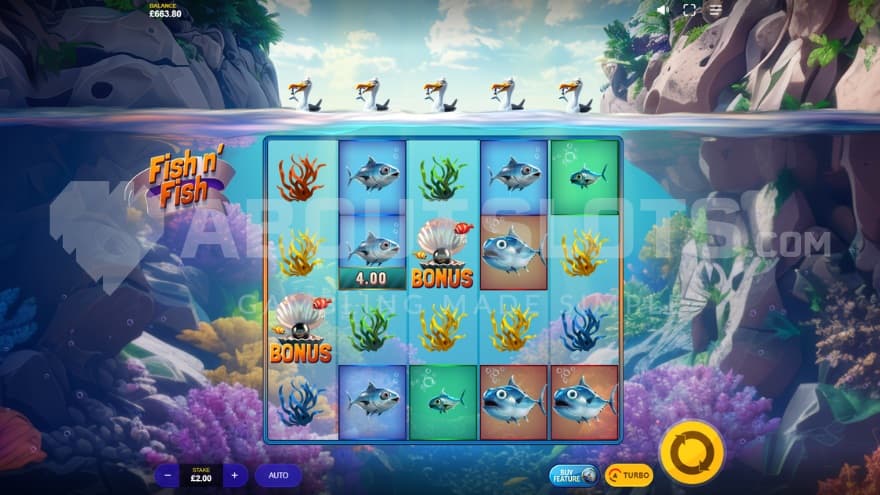Spin the reels with the yellow button
Viewport: 880px width, 495px height.
coord(692,452)
